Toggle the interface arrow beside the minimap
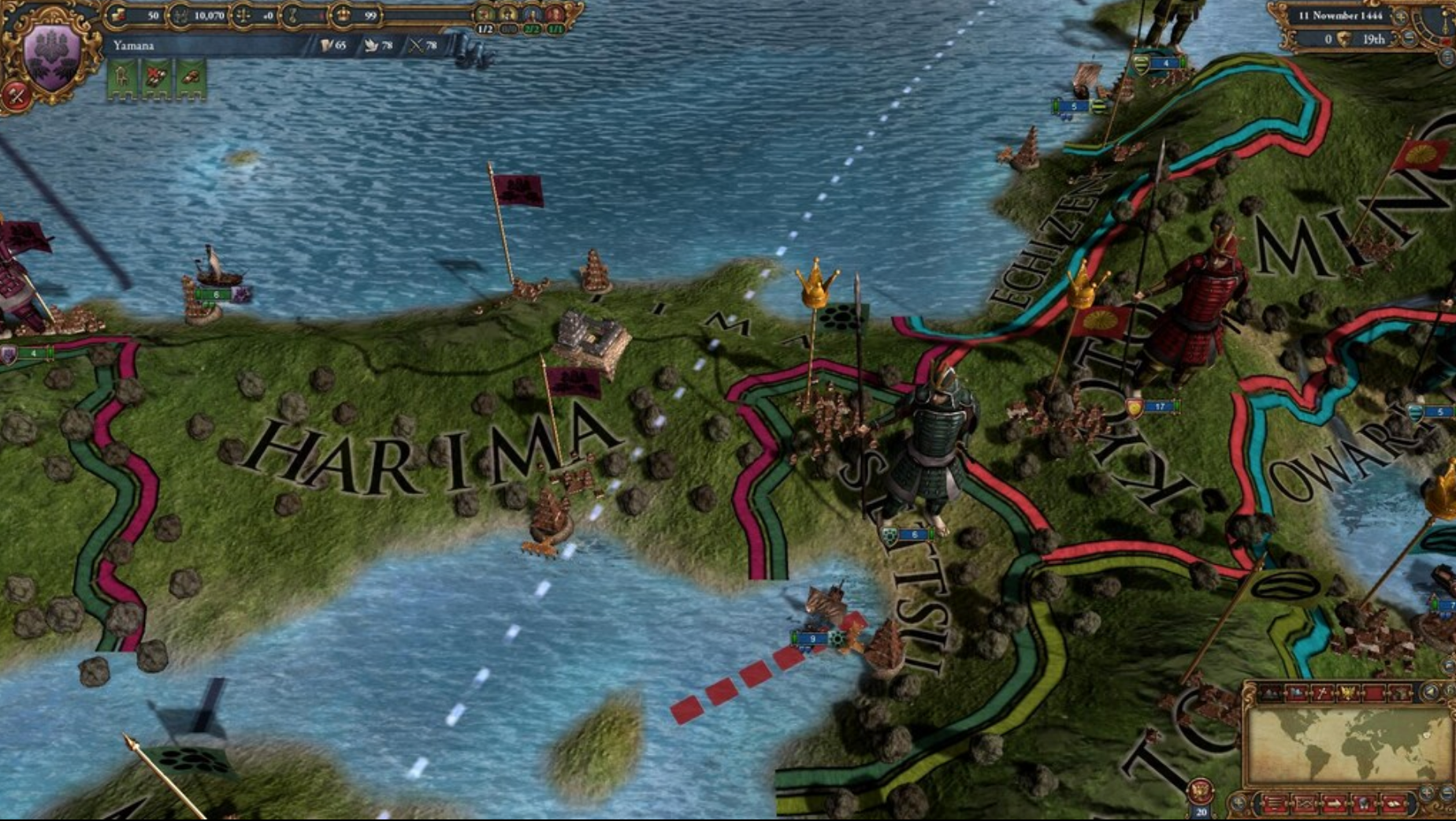 click(1429, 692)
